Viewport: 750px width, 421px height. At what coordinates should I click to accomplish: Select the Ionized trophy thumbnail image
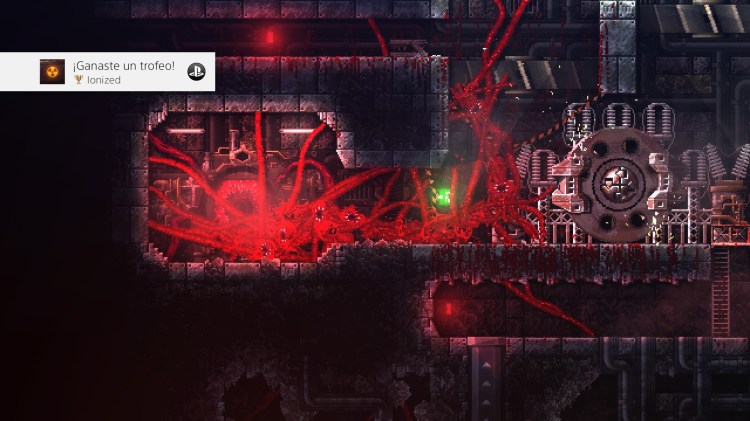click(x=52, y=72)
